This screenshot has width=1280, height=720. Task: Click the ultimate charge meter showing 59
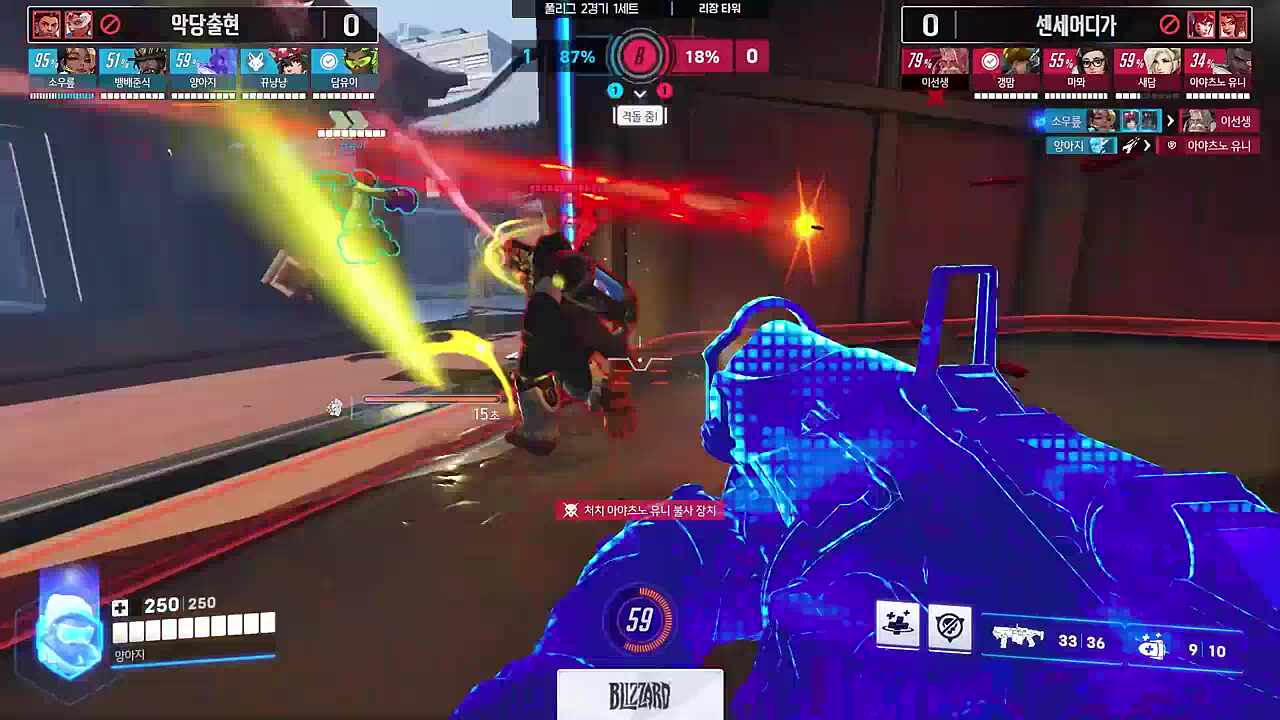[640, 621]
